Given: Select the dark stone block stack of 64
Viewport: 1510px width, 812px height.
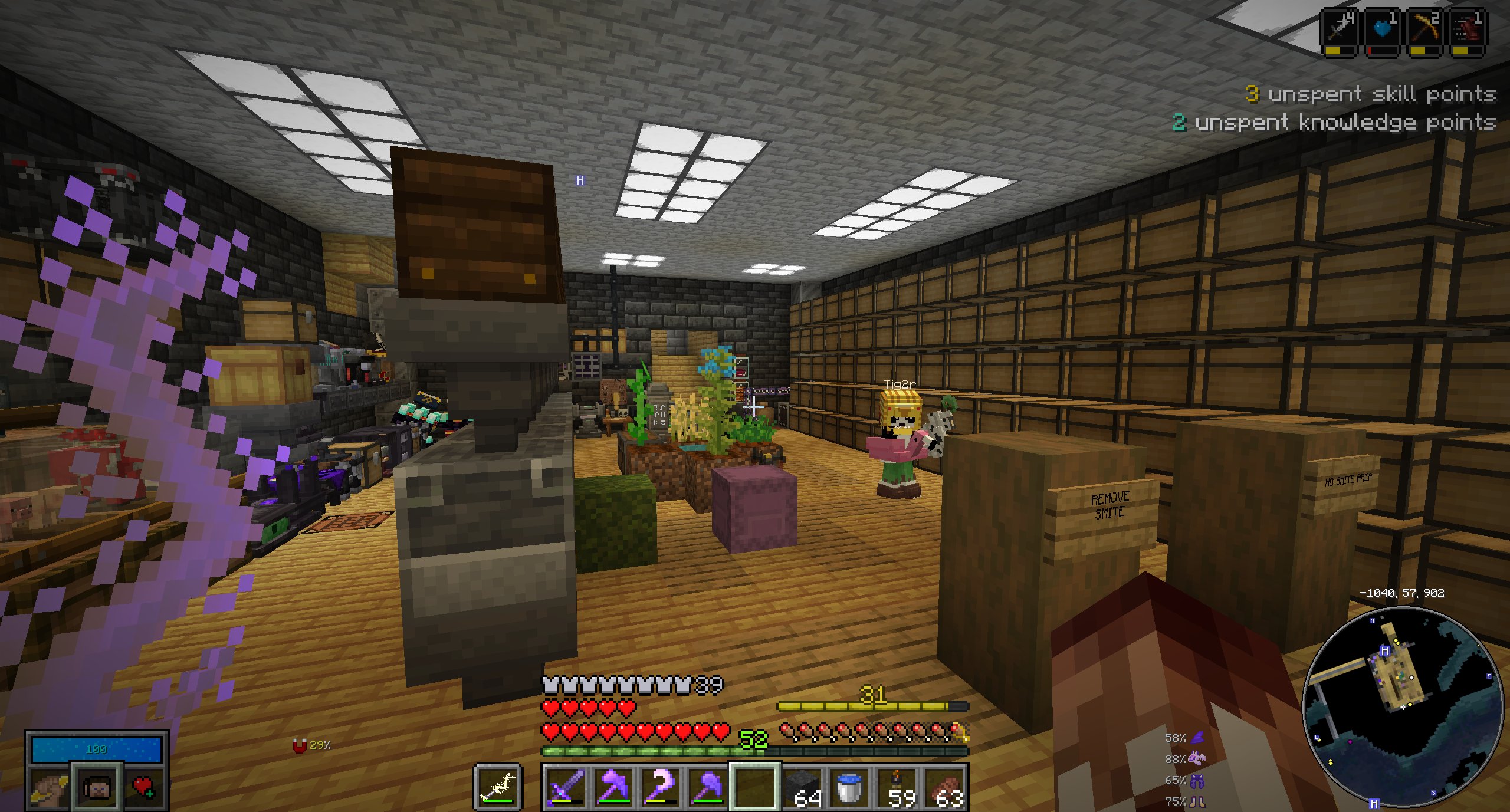Looking at the screenshot, I should click(803, 787).
